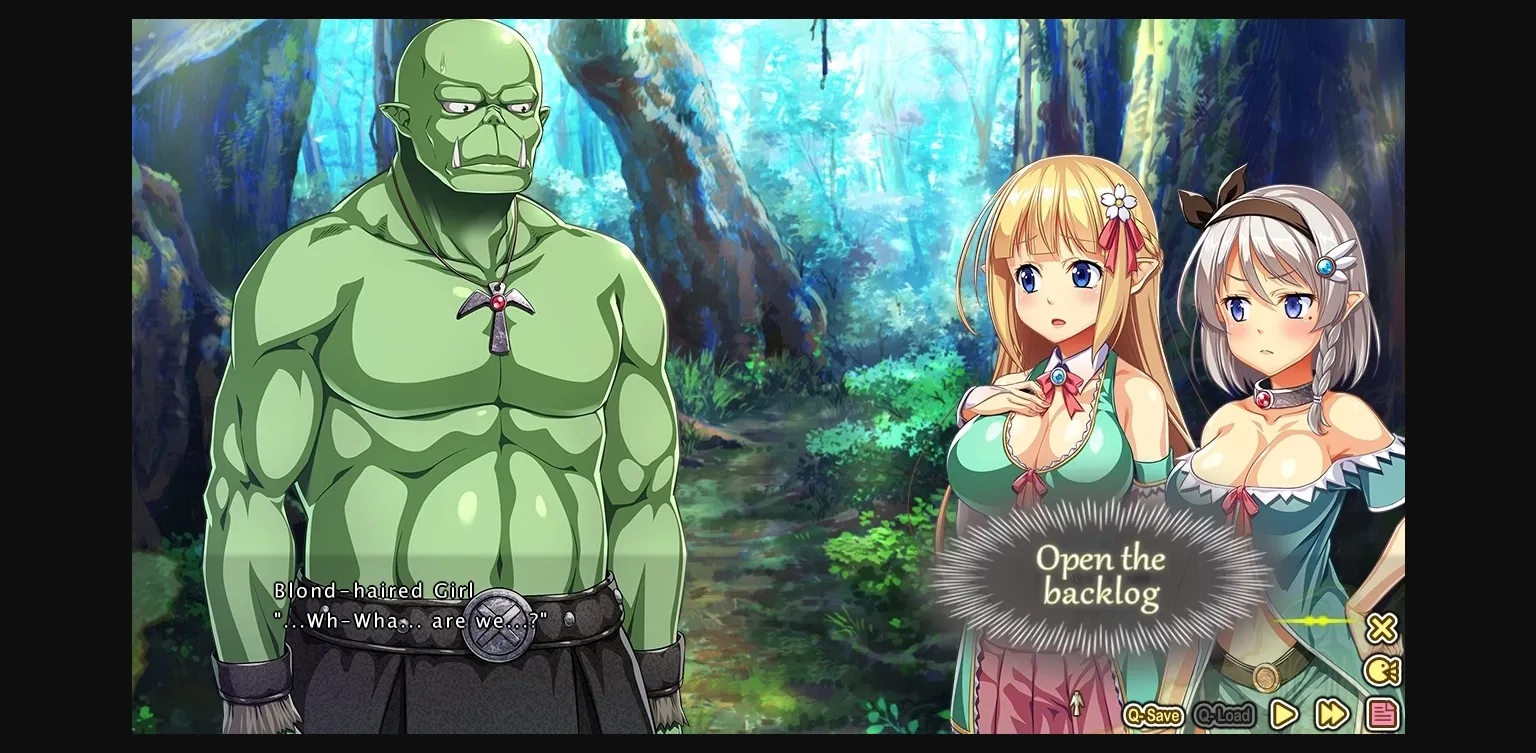This screenshot has height=753, width=1536.
Task: Click the grayed-out Q-Load button
Action: (1224, 716)
